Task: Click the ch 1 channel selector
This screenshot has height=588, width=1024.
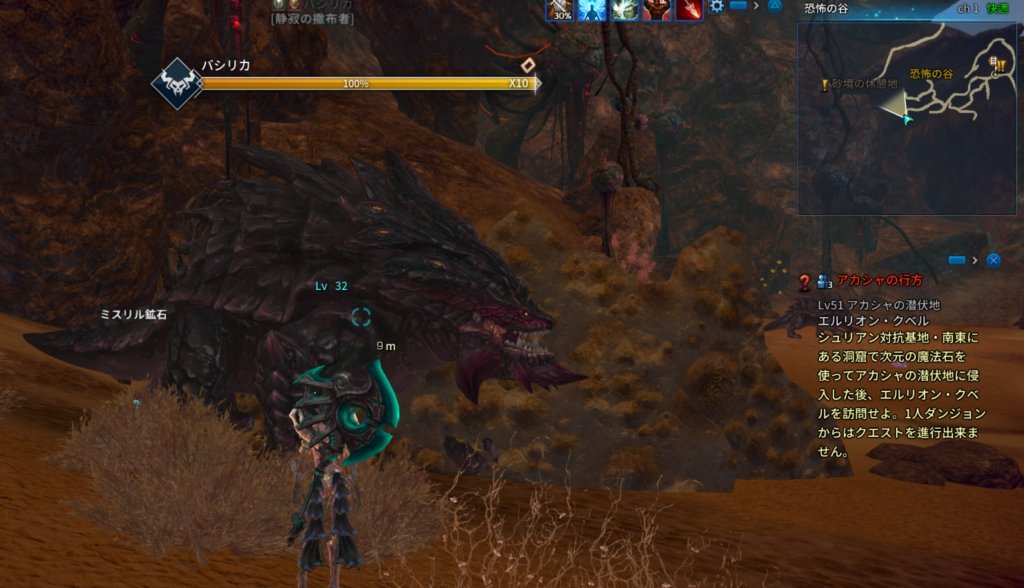Action: click(x=967, y=8)
